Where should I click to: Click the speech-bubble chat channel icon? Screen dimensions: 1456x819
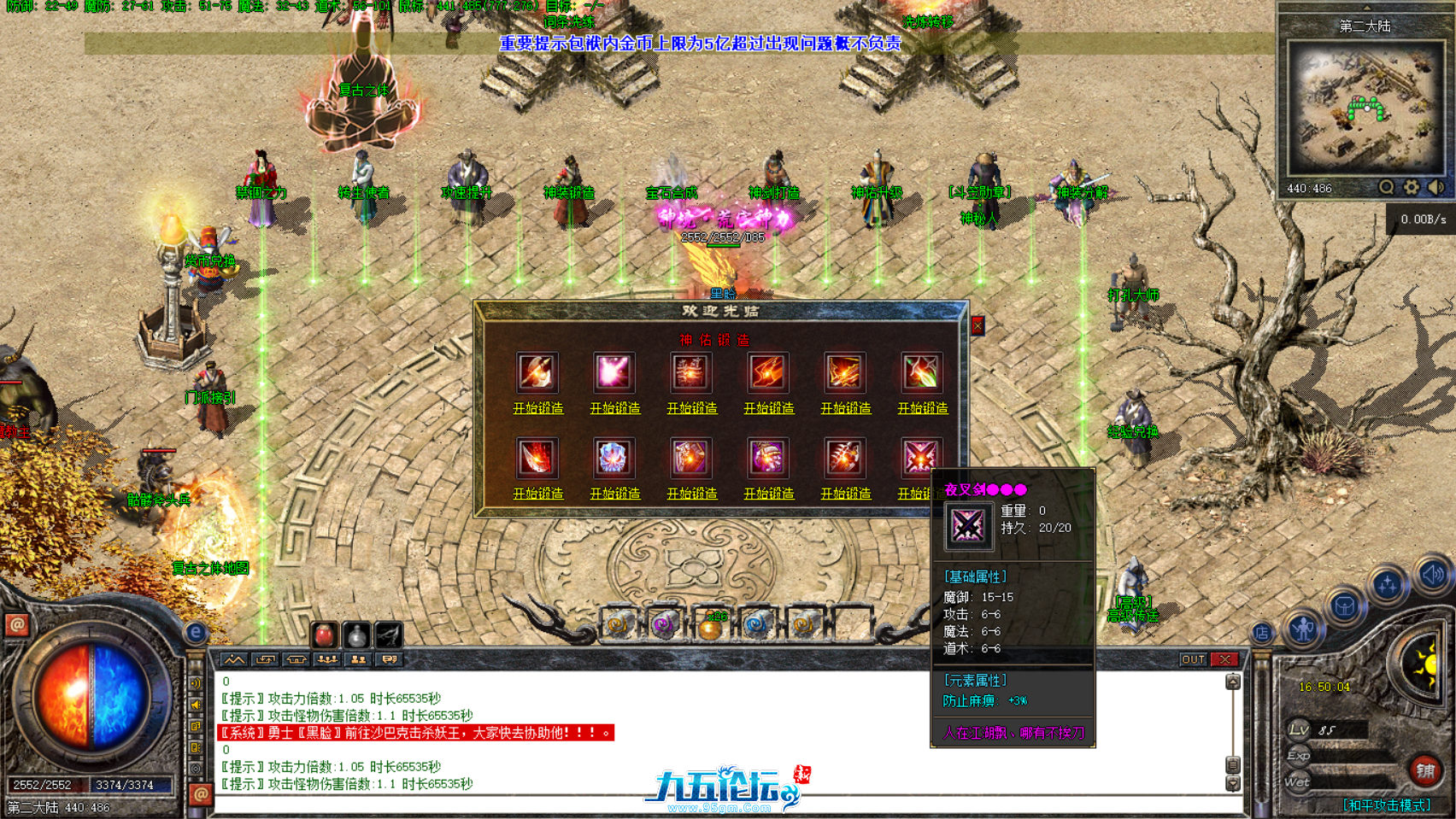389,659
